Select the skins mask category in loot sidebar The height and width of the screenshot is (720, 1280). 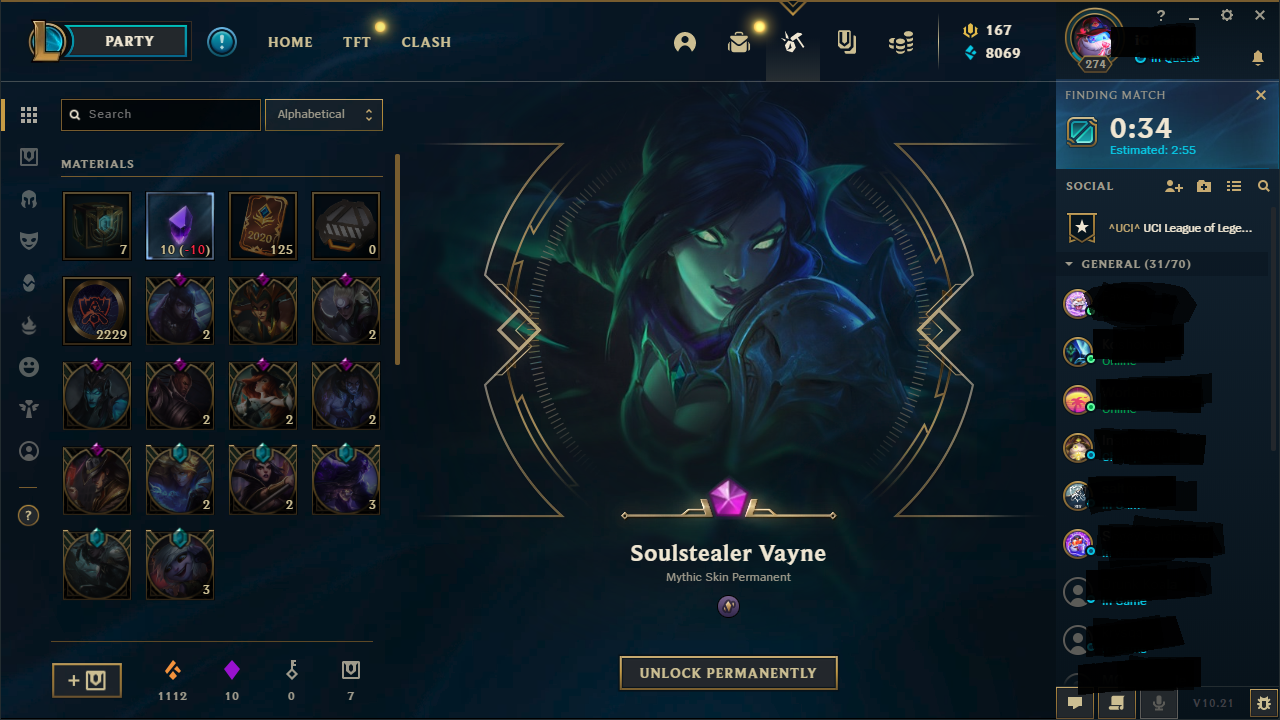point(28,240)
